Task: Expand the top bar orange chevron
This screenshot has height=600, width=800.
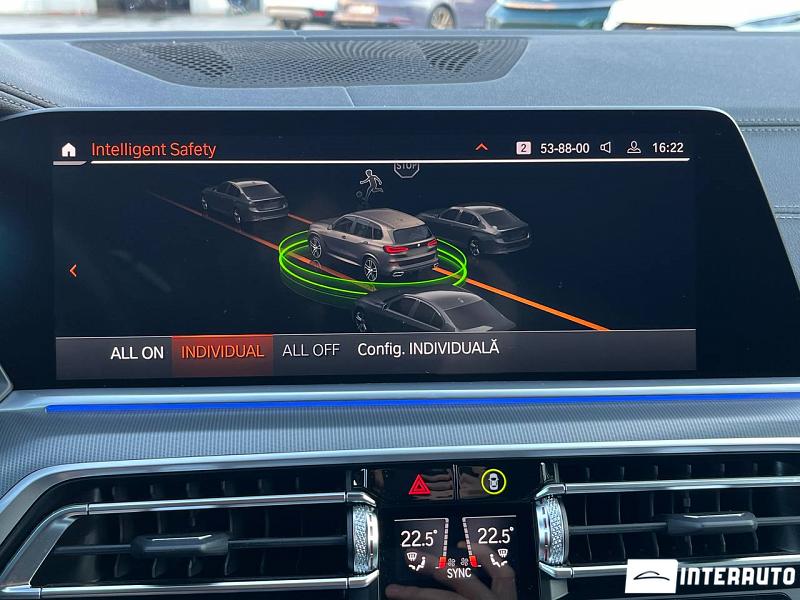Action: [481, 147]
